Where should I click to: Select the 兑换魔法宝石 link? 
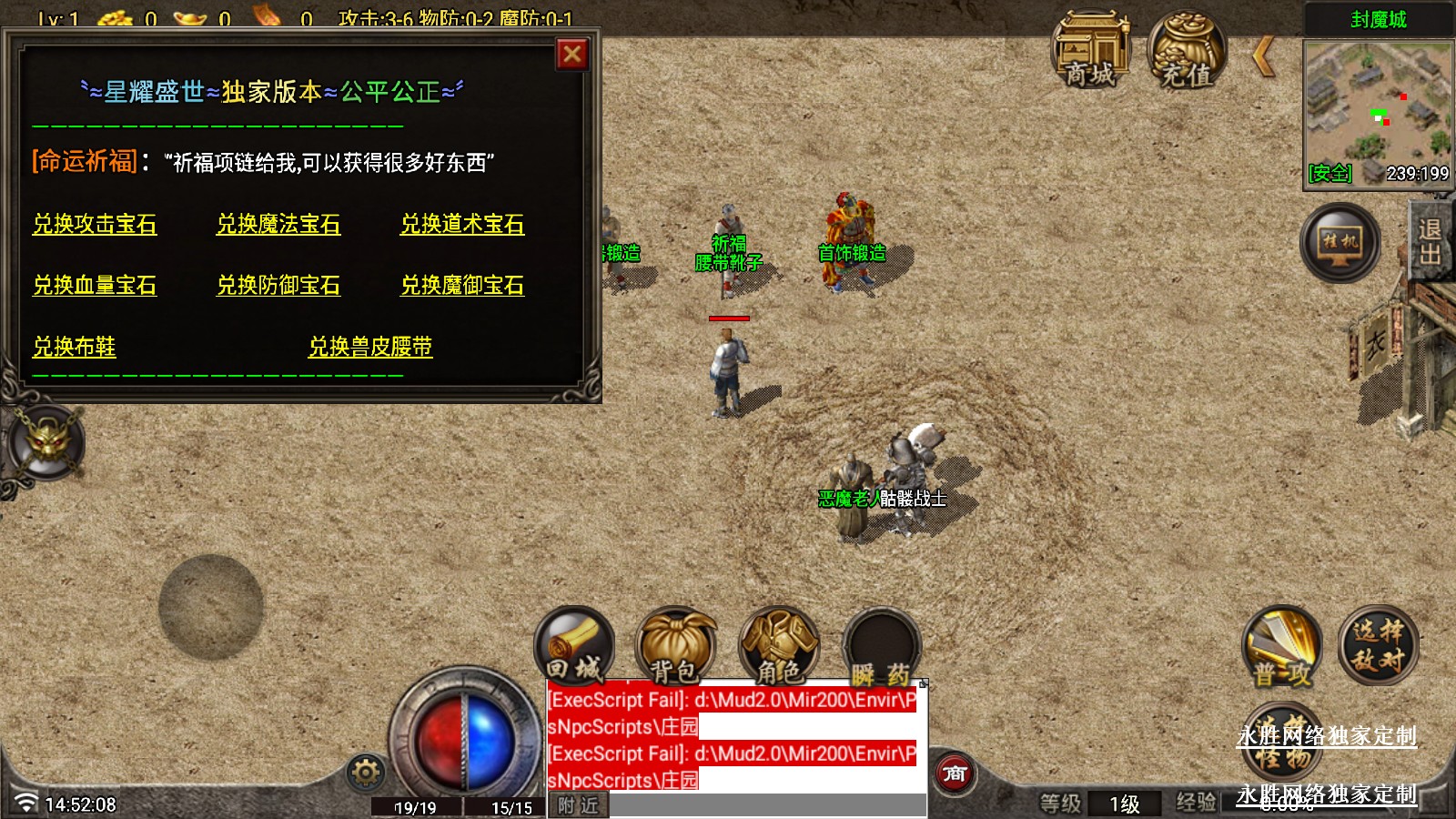pyautogui.click(x=278, y=225)
